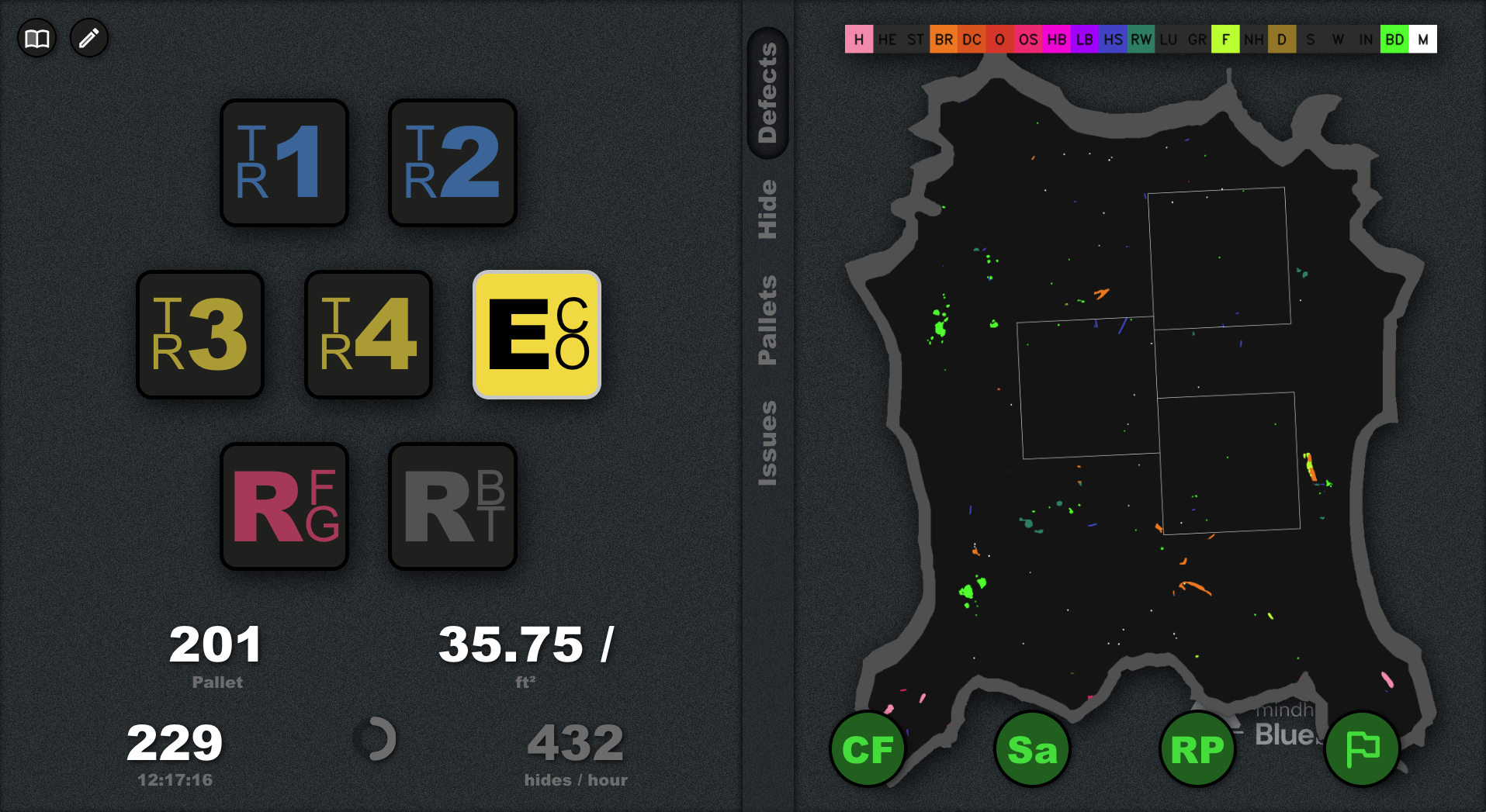Toggle the bright green BD defect filter

click(x=1394, y=40)
